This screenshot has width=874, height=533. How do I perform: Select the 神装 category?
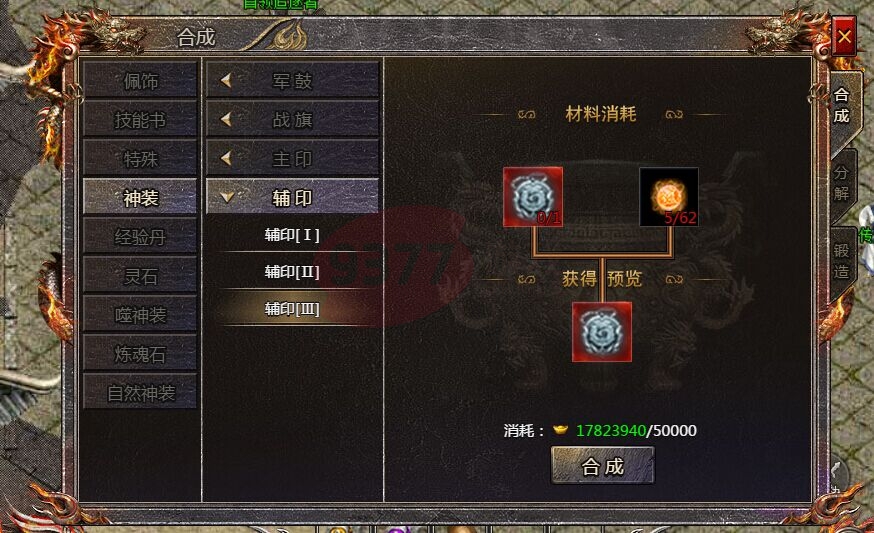pyautogui.click(x=140, y=198)
